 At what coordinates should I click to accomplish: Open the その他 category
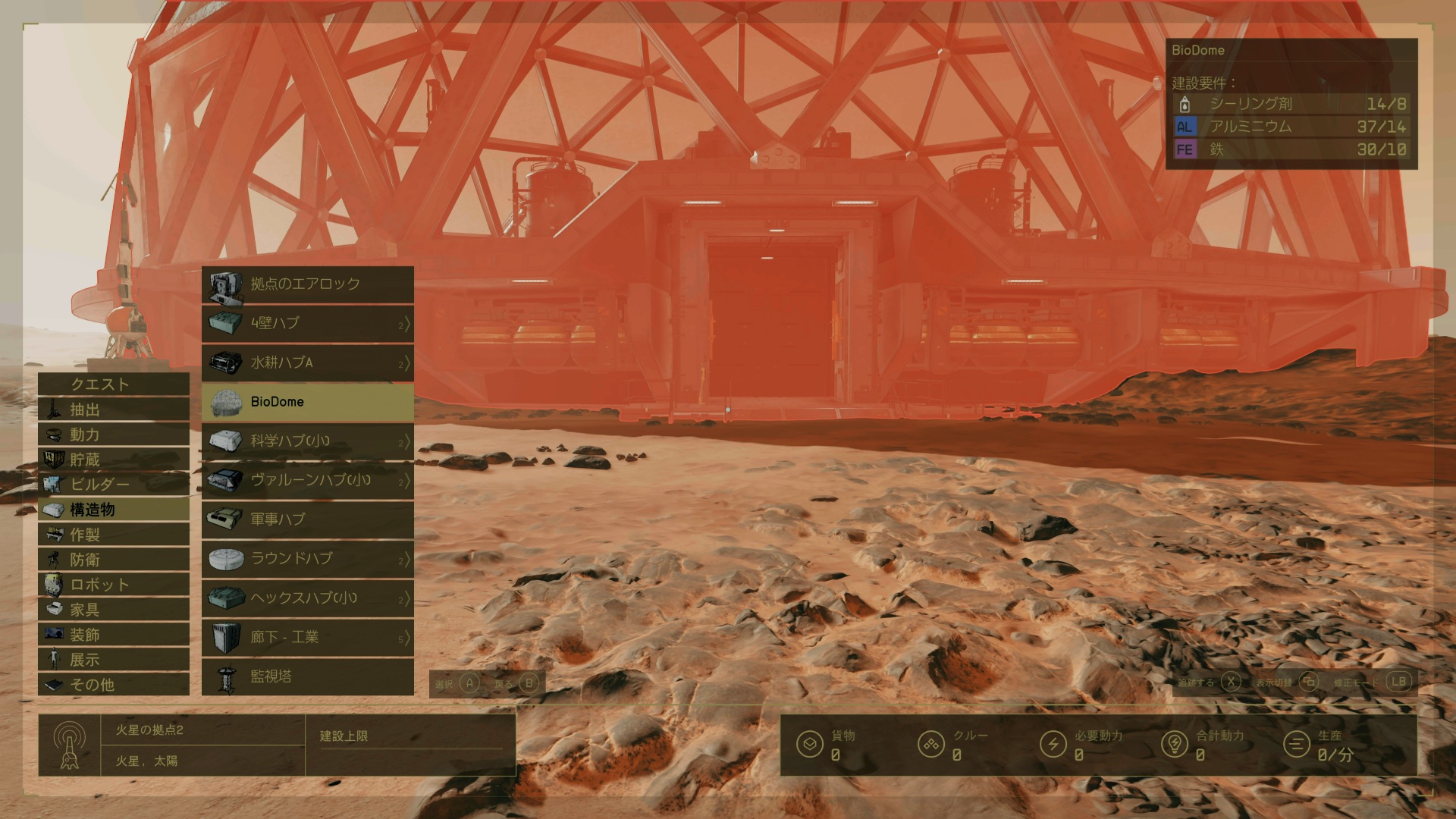click(x=114, y=685)
